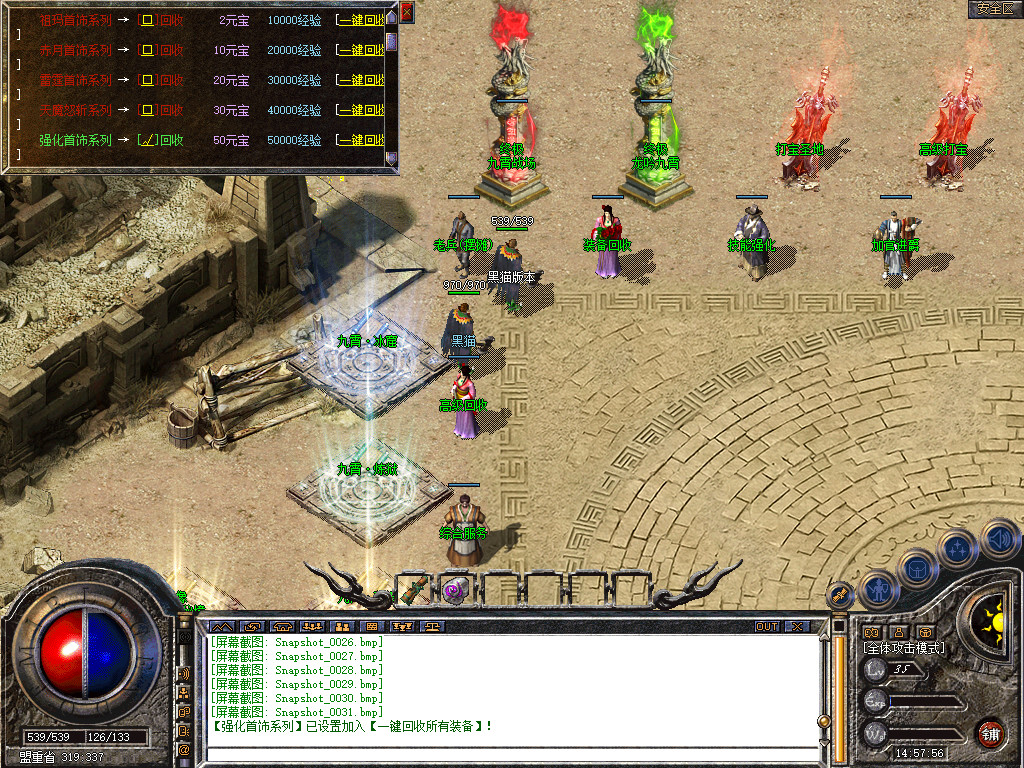Show skills via the sparkle stars button
The height and width of the screenshot is (768, 1024).
tap(958, 549)
